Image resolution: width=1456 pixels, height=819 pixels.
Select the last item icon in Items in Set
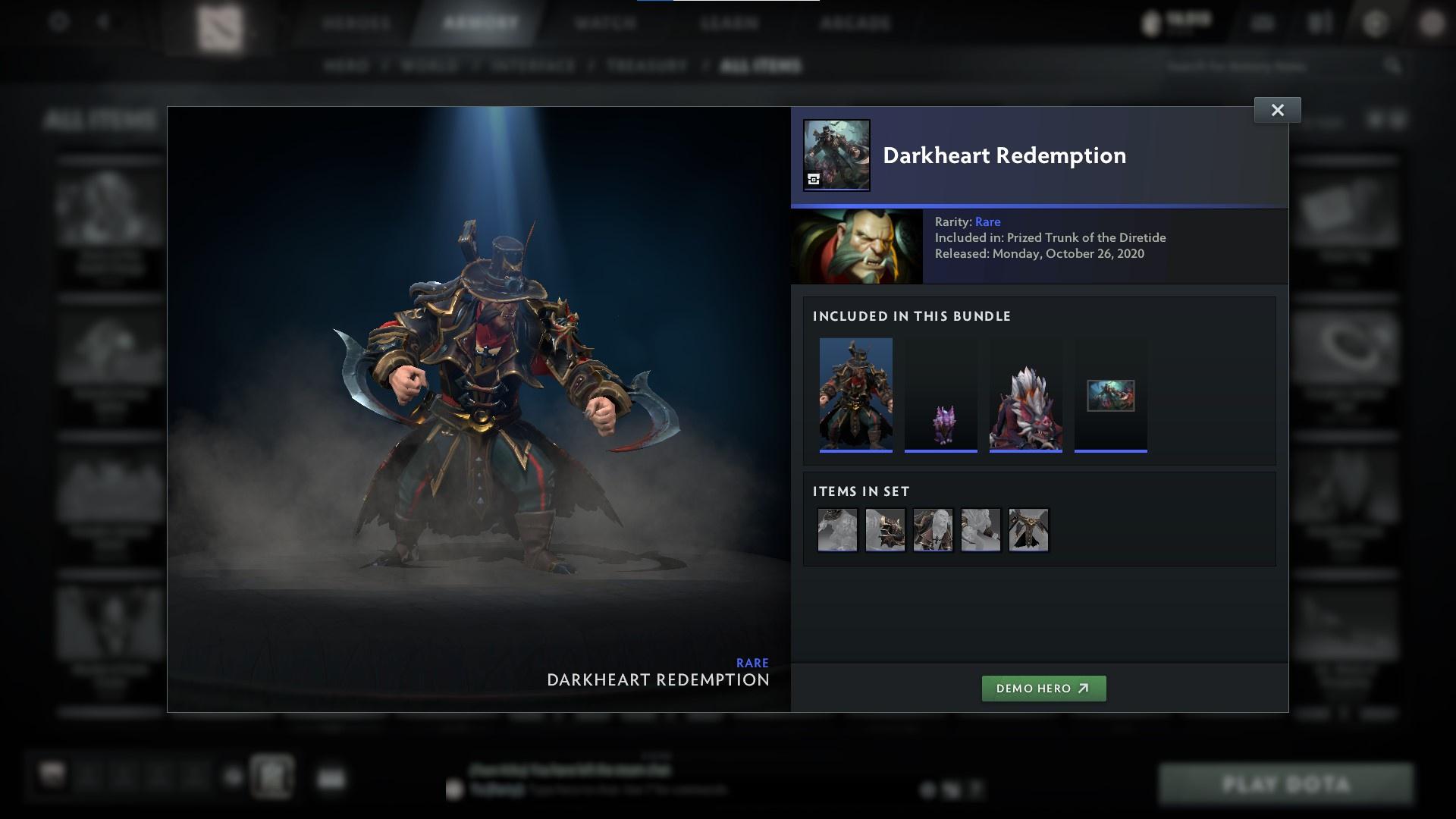(1028, 529)
